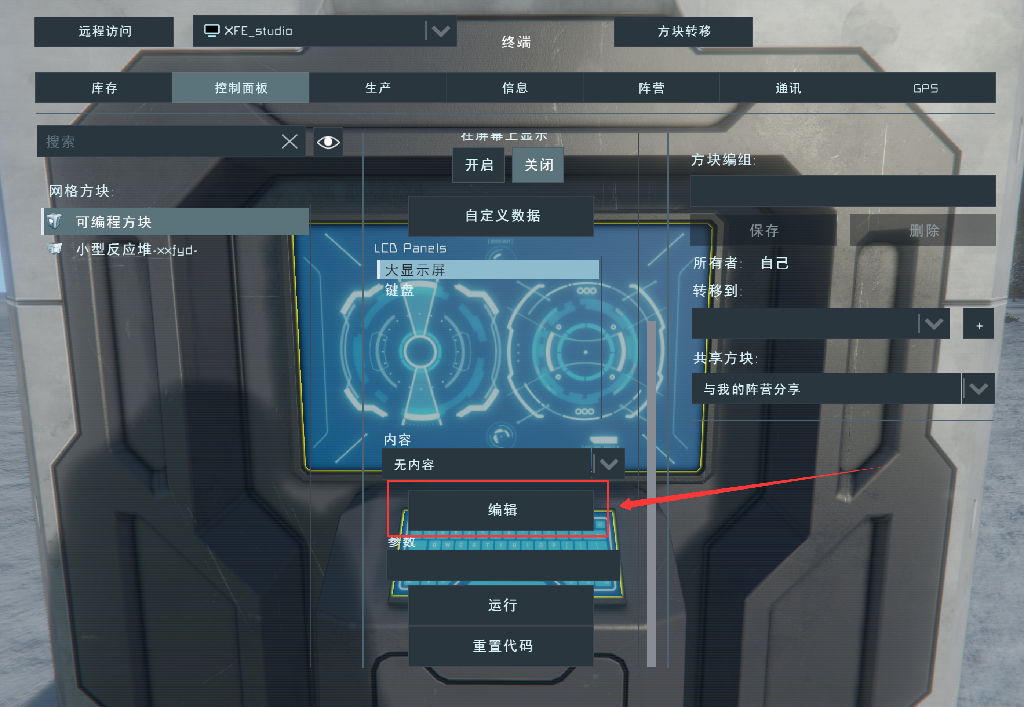Expand the XFE_studio grid dropdown

tap(440, 31)
